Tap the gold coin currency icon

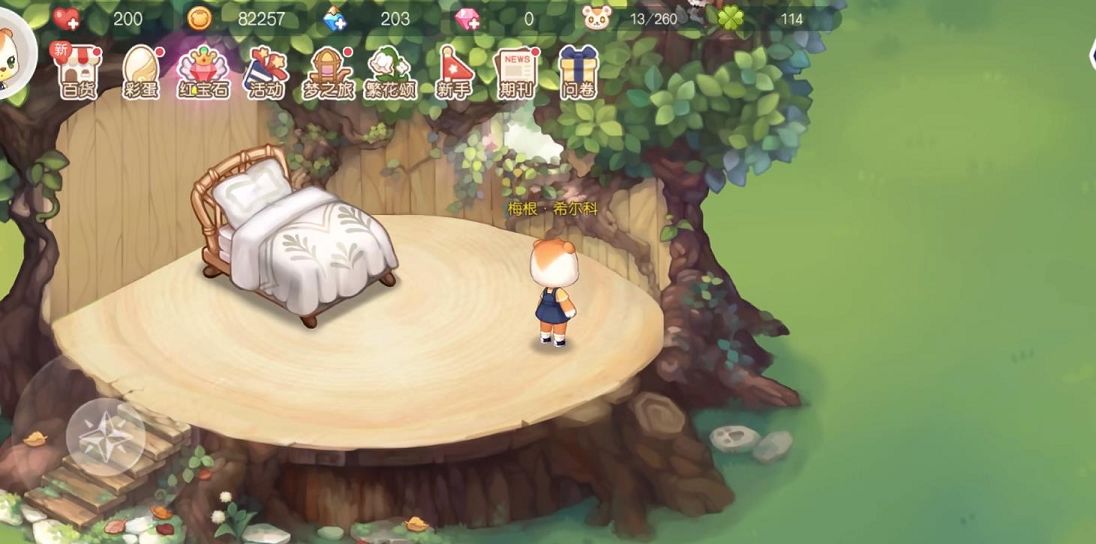(200, 18)
